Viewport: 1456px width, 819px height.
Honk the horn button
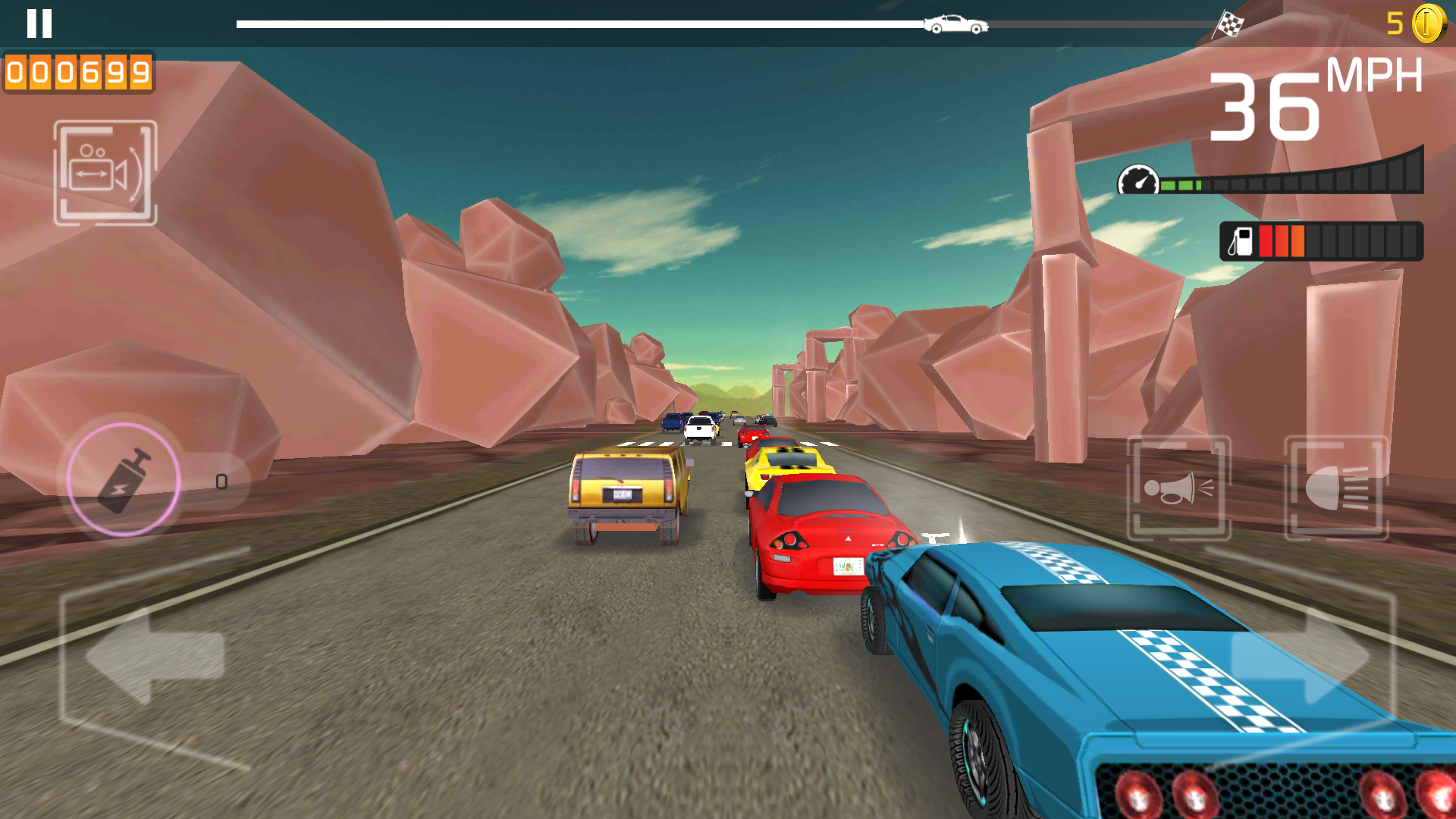[x=1178, y=488]
